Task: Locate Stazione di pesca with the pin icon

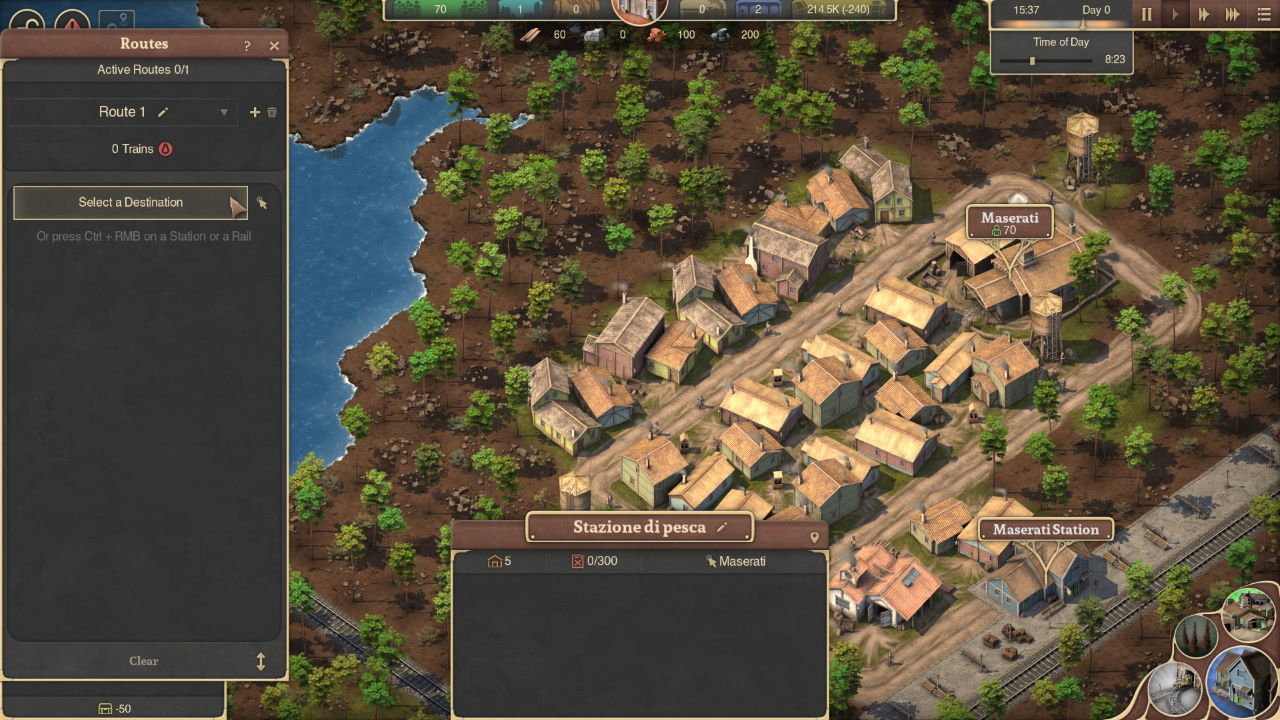Action: point(814,538)
